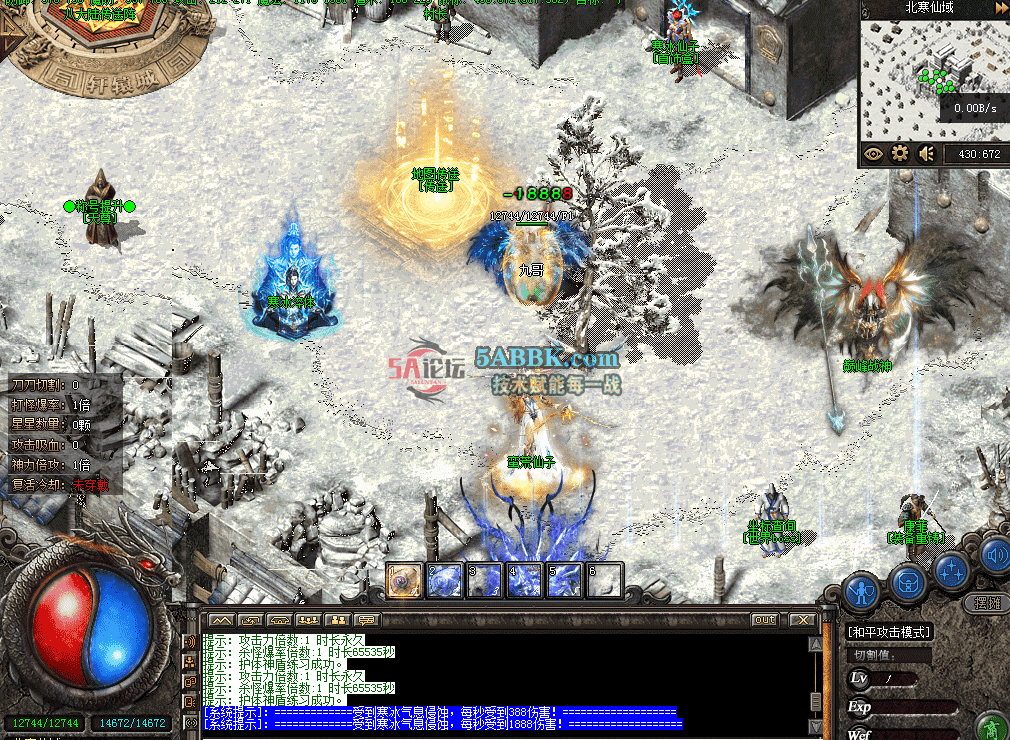Select the first hotbar slot with the orb item

click(404, 581)
